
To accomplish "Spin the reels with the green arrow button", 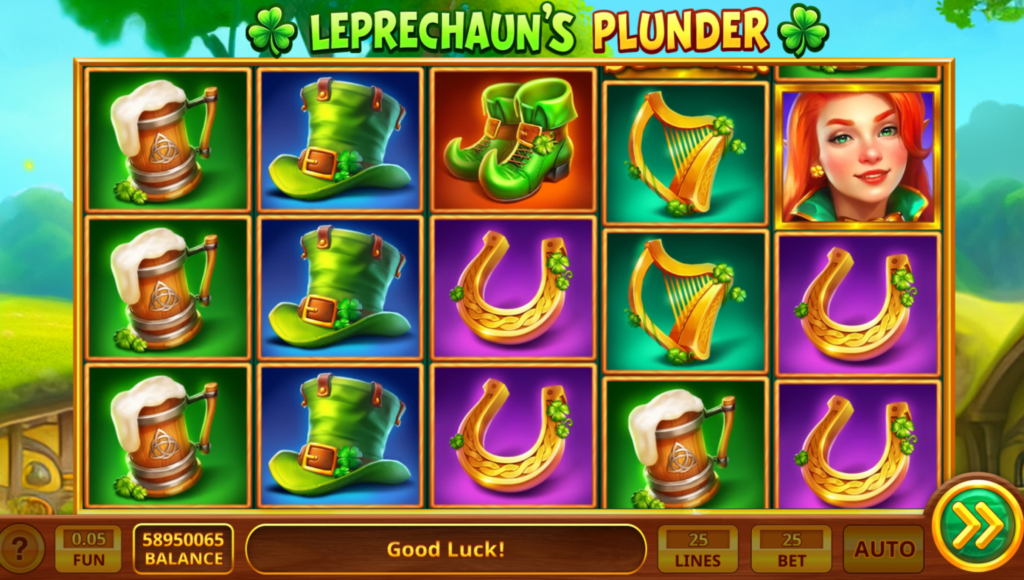I will (970, 525).
